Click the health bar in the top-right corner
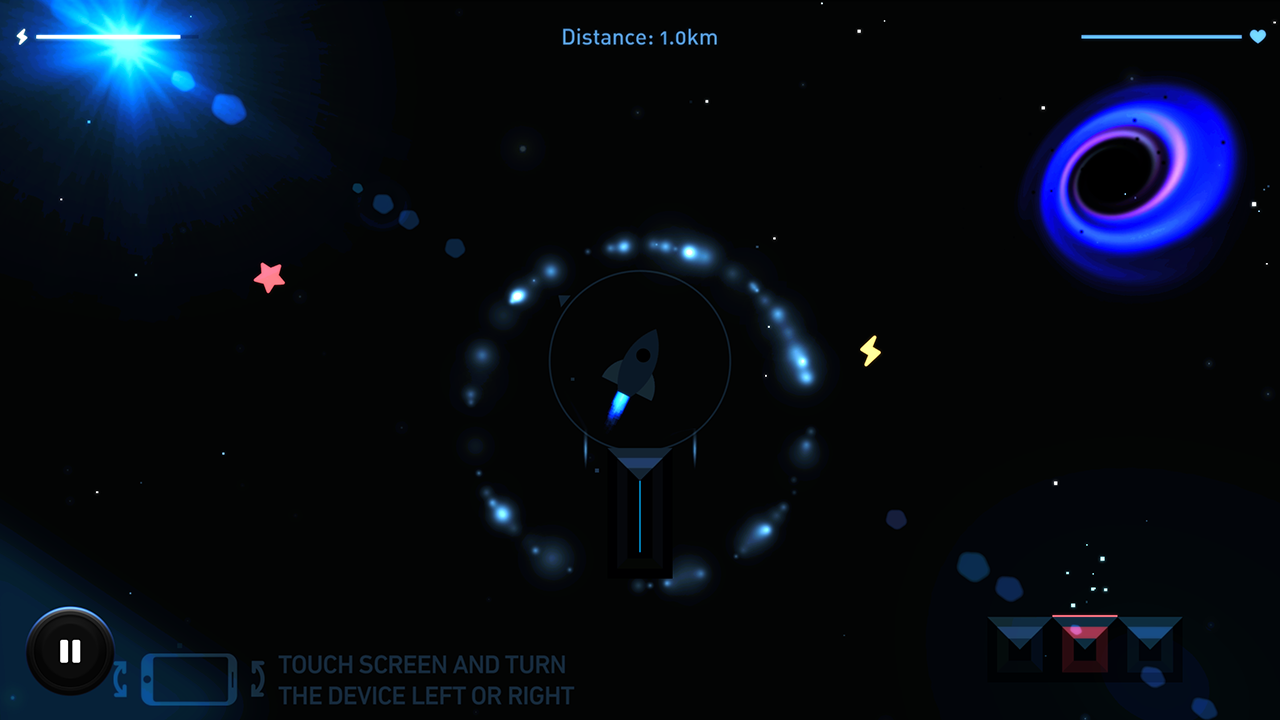 click(1160, 36)
